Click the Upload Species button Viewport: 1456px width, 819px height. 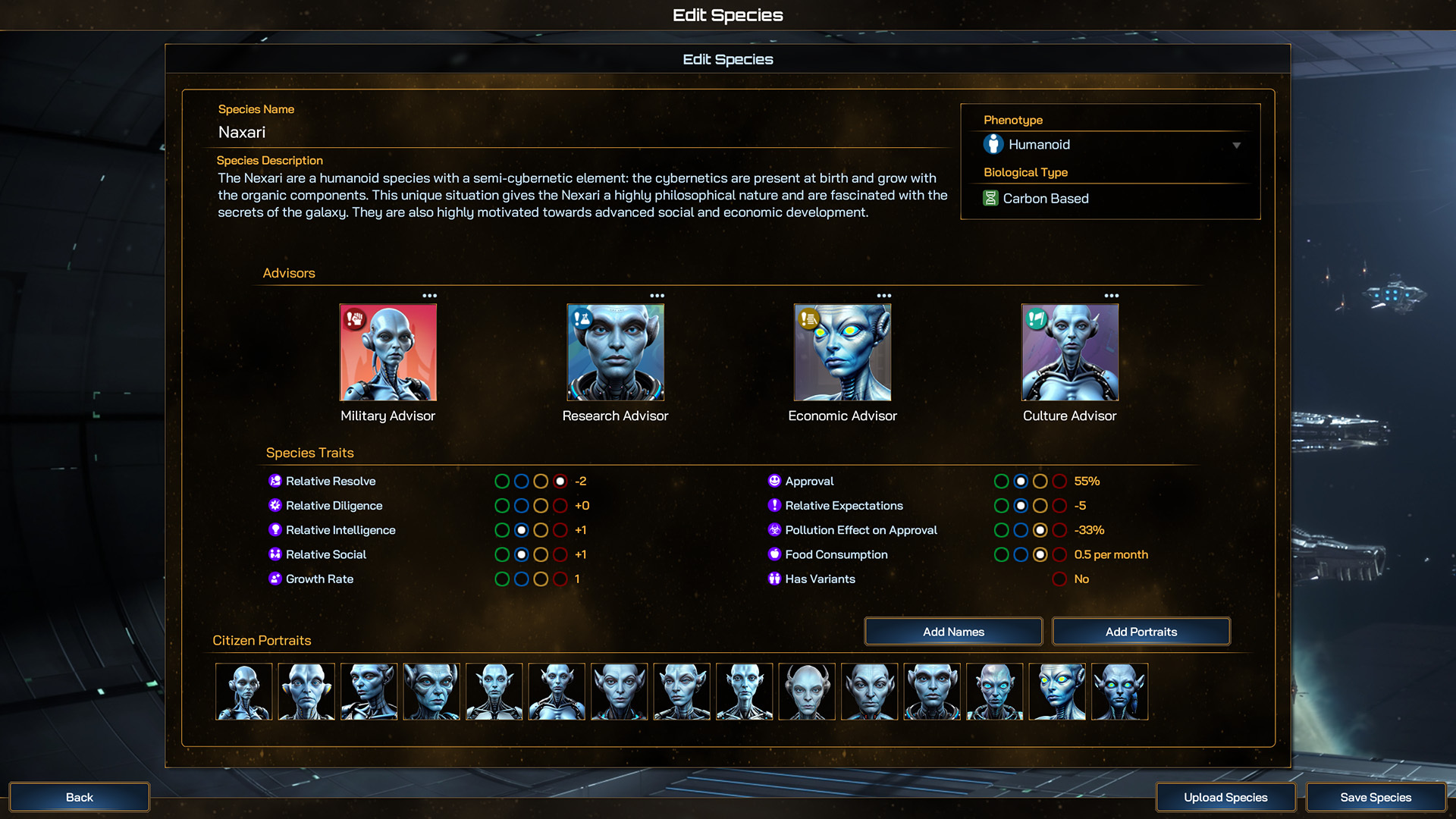pyautogui.click(x=1225, y=797)
